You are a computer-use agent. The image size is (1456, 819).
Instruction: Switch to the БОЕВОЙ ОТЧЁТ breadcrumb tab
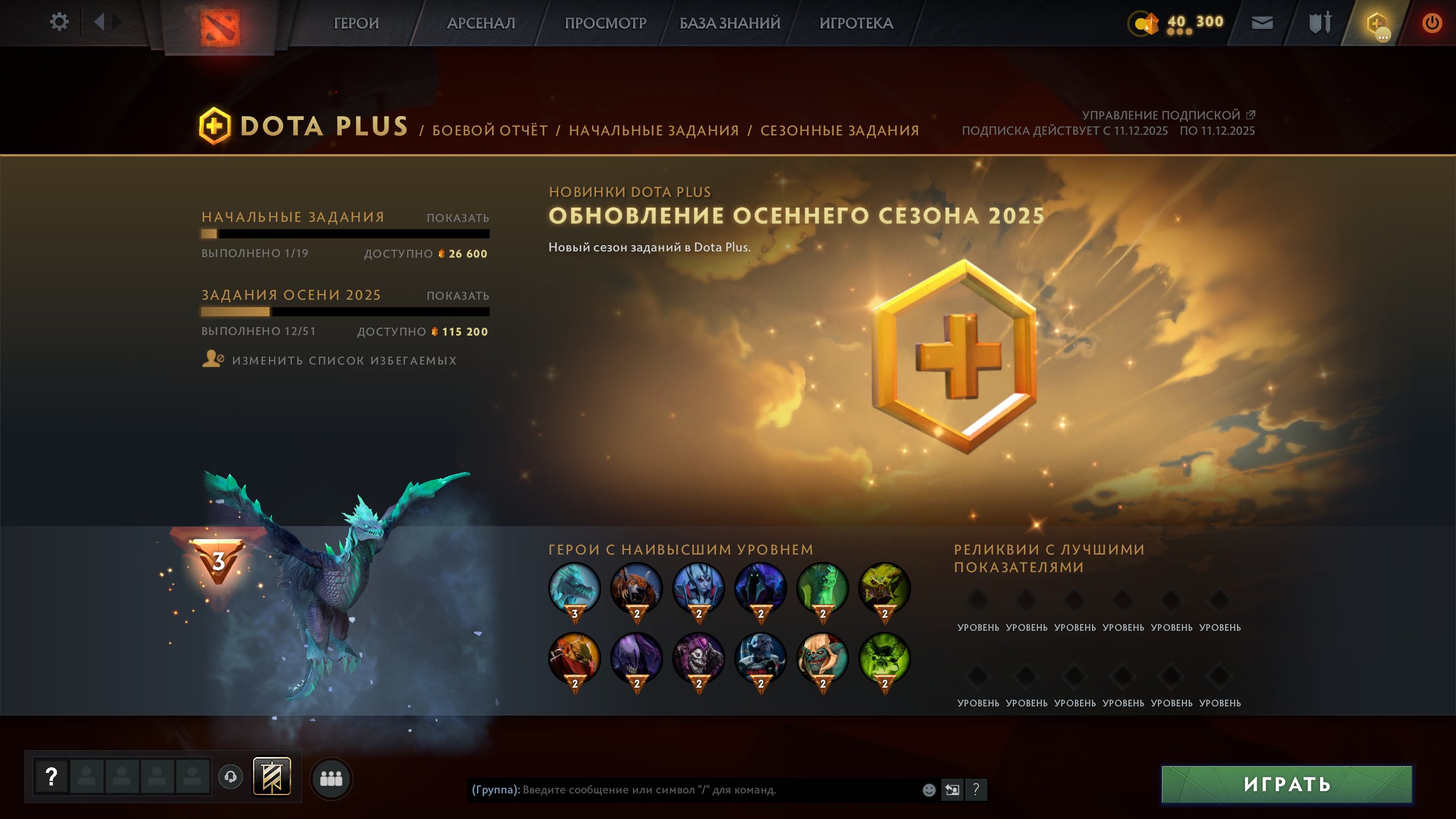tap(490, 130)
